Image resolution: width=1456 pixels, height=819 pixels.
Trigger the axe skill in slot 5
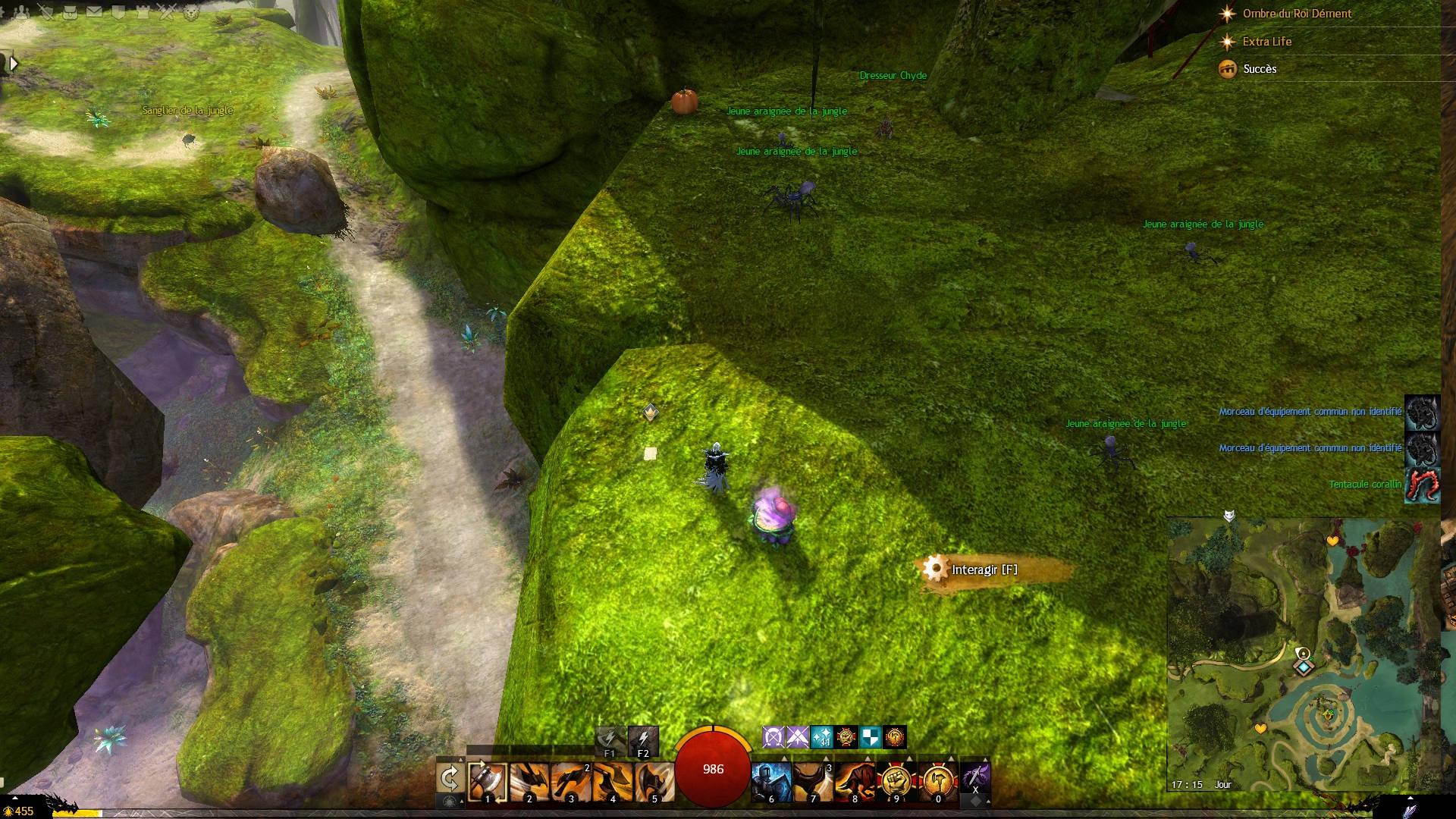click(x=654, y=781)
